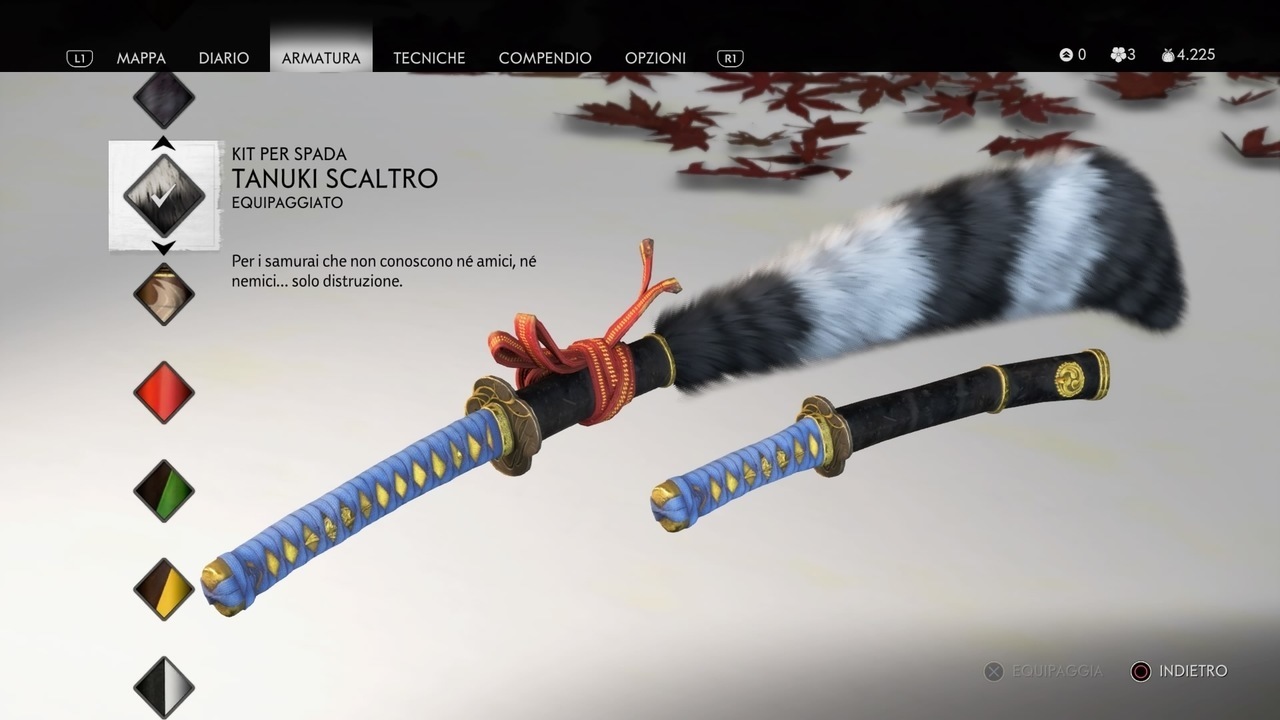The width and height of the screenshot is (1280, 720).
Task: Click the R1 shoulder button icon
Action: coord(729,57)
